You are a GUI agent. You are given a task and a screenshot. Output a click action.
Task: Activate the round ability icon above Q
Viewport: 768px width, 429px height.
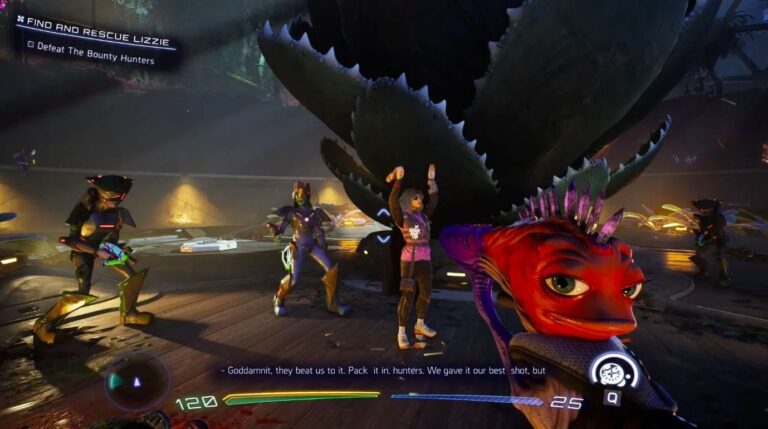pos(614,371)
